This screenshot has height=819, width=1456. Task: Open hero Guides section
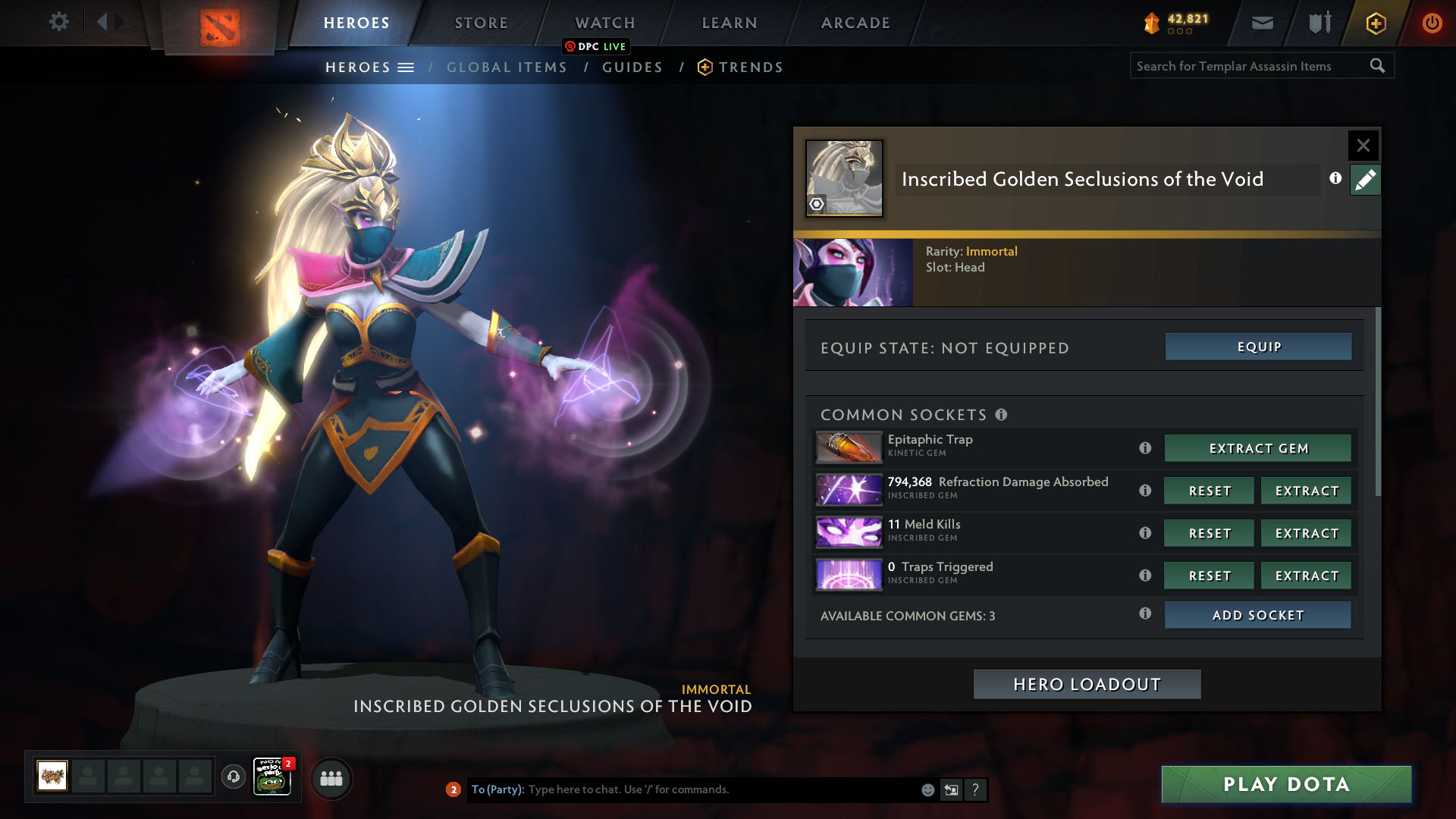click(x=632, y=67)
